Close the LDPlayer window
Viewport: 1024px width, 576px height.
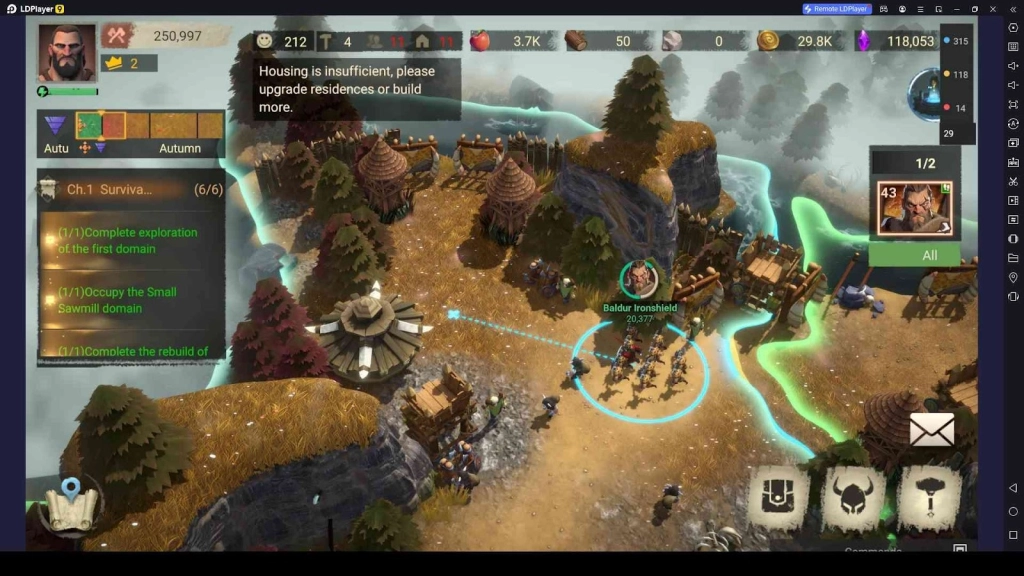(x=992, y=9)
